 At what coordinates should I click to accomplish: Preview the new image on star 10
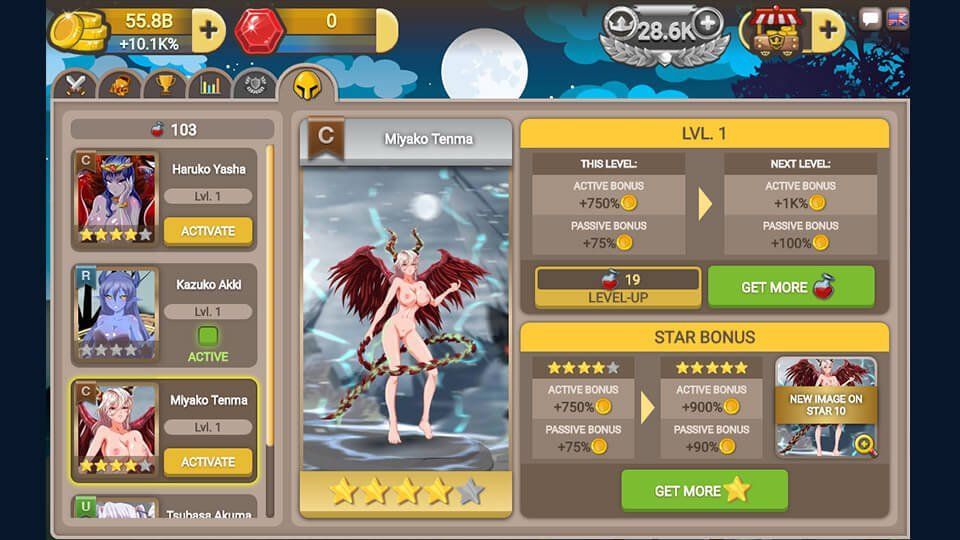pyautogui.click(x=827, y=407)
